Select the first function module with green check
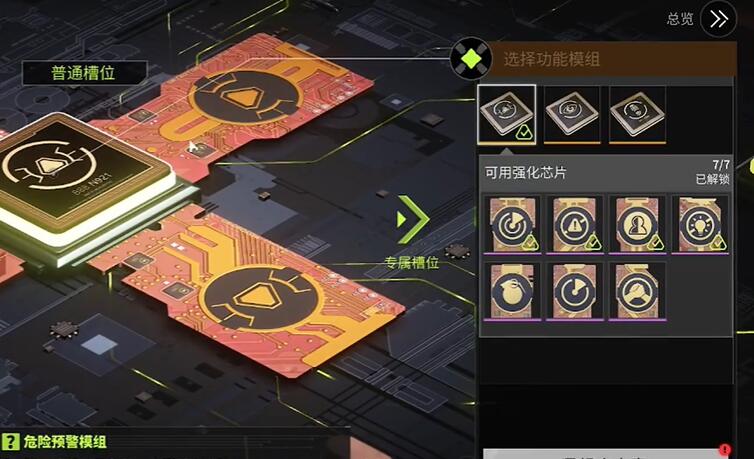 [507, 113]
